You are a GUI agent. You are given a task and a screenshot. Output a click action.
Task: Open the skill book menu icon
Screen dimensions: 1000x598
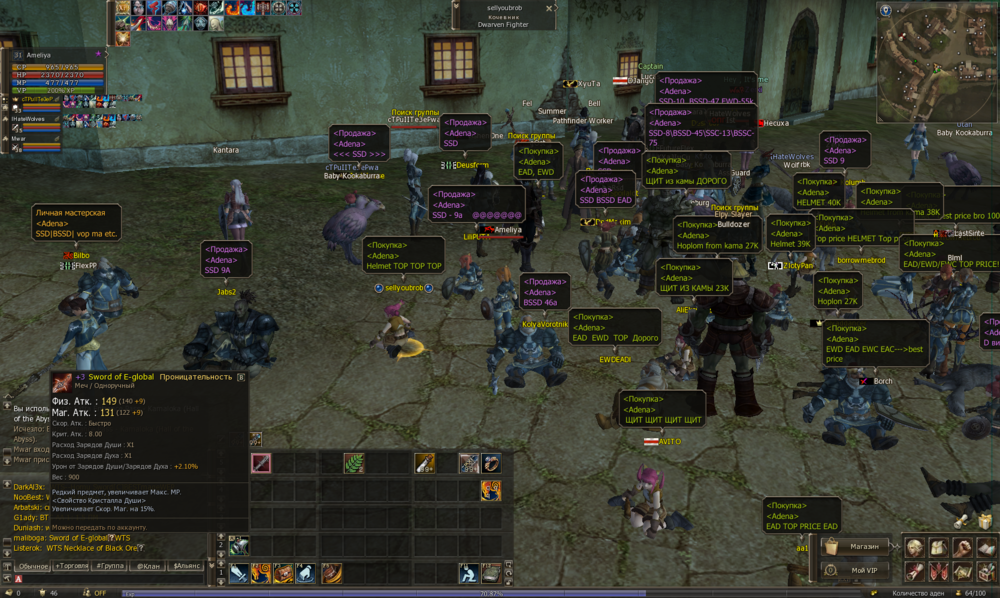984,548
